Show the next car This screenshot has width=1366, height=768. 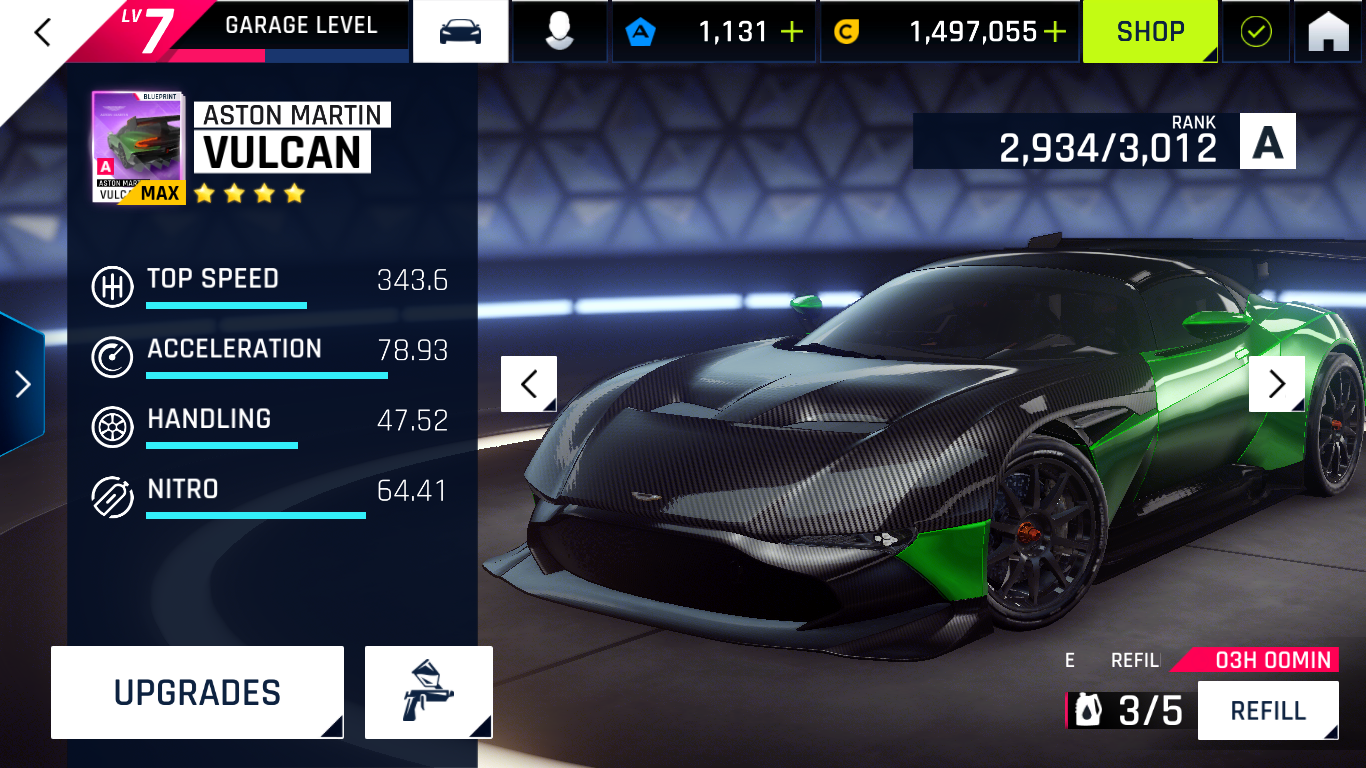pos(1276,384)
